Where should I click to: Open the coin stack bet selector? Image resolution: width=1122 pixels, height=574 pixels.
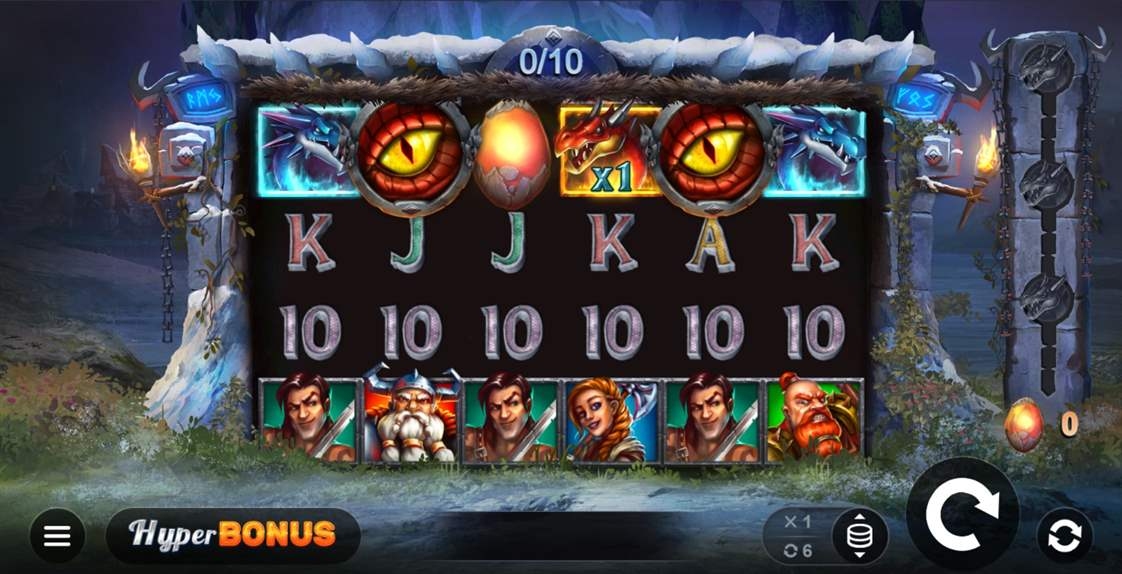click(858, 536)
